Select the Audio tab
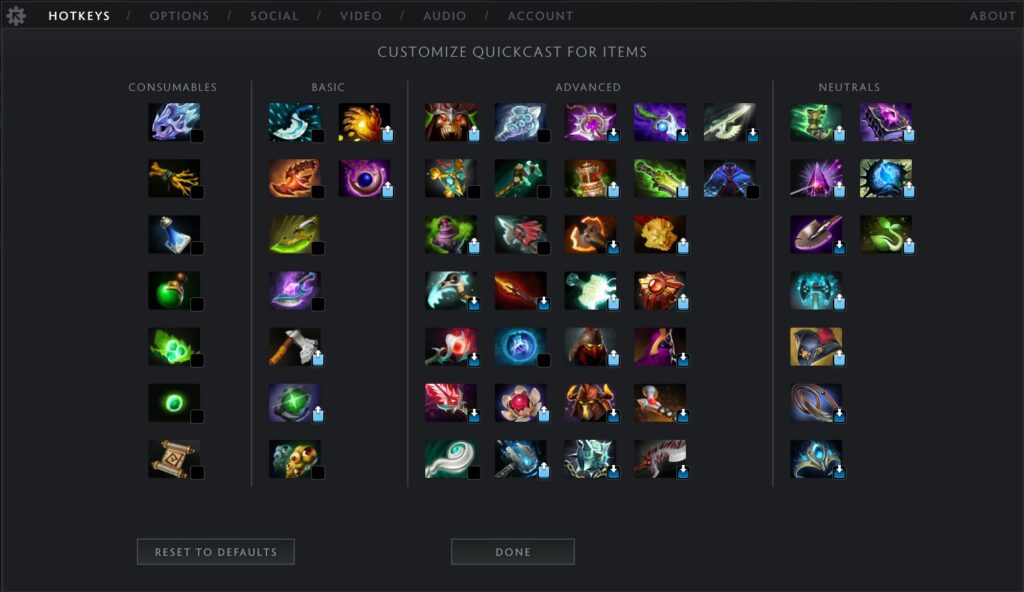This screenshot has width=1024, height=592. pyautogui.click(x=444, y=16)
